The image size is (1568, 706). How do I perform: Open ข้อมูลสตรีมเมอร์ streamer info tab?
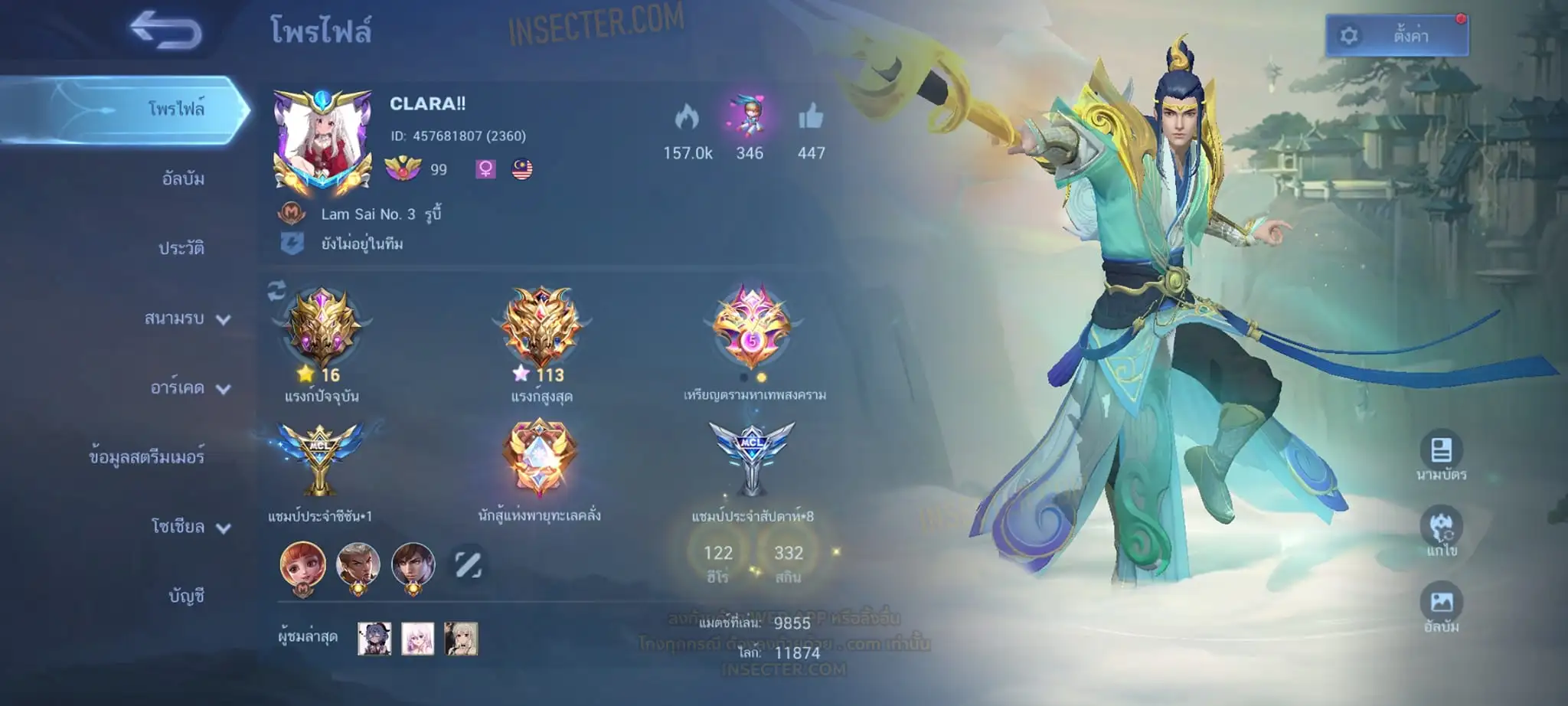click(147, 457)
